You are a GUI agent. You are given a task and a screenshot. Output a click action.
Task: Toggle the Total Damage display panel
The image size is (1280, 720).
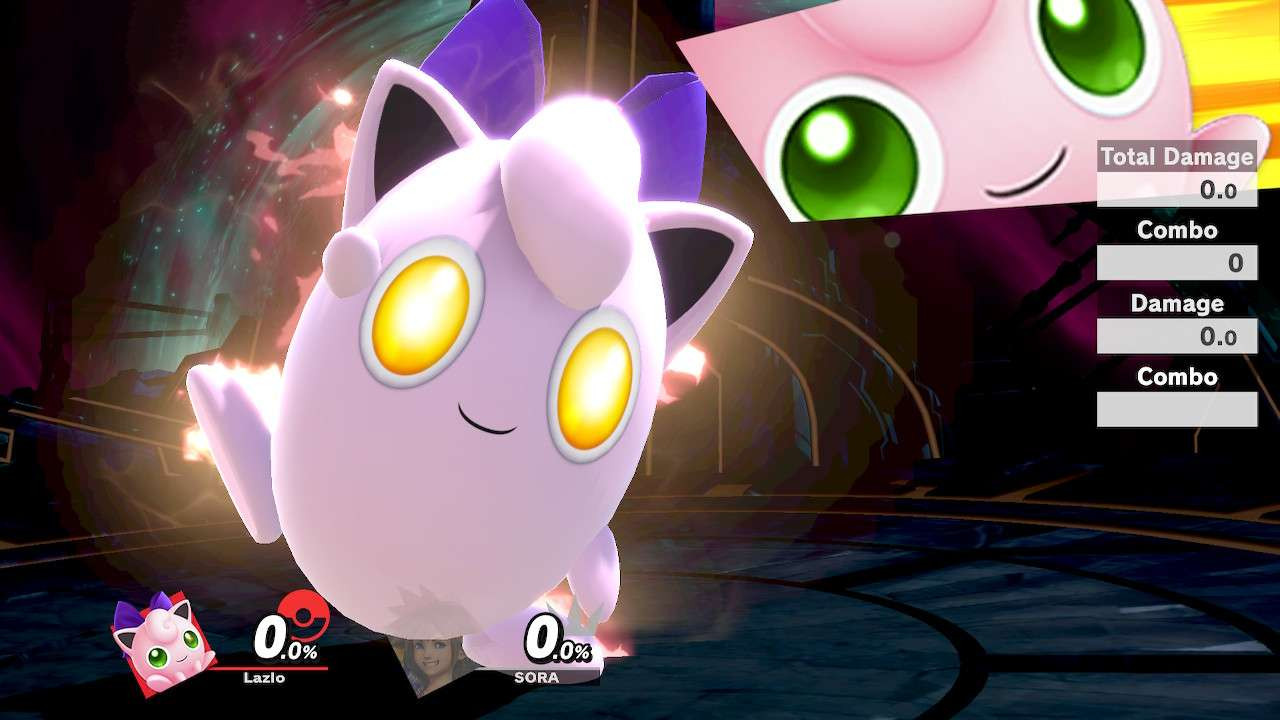[1176, 157]
